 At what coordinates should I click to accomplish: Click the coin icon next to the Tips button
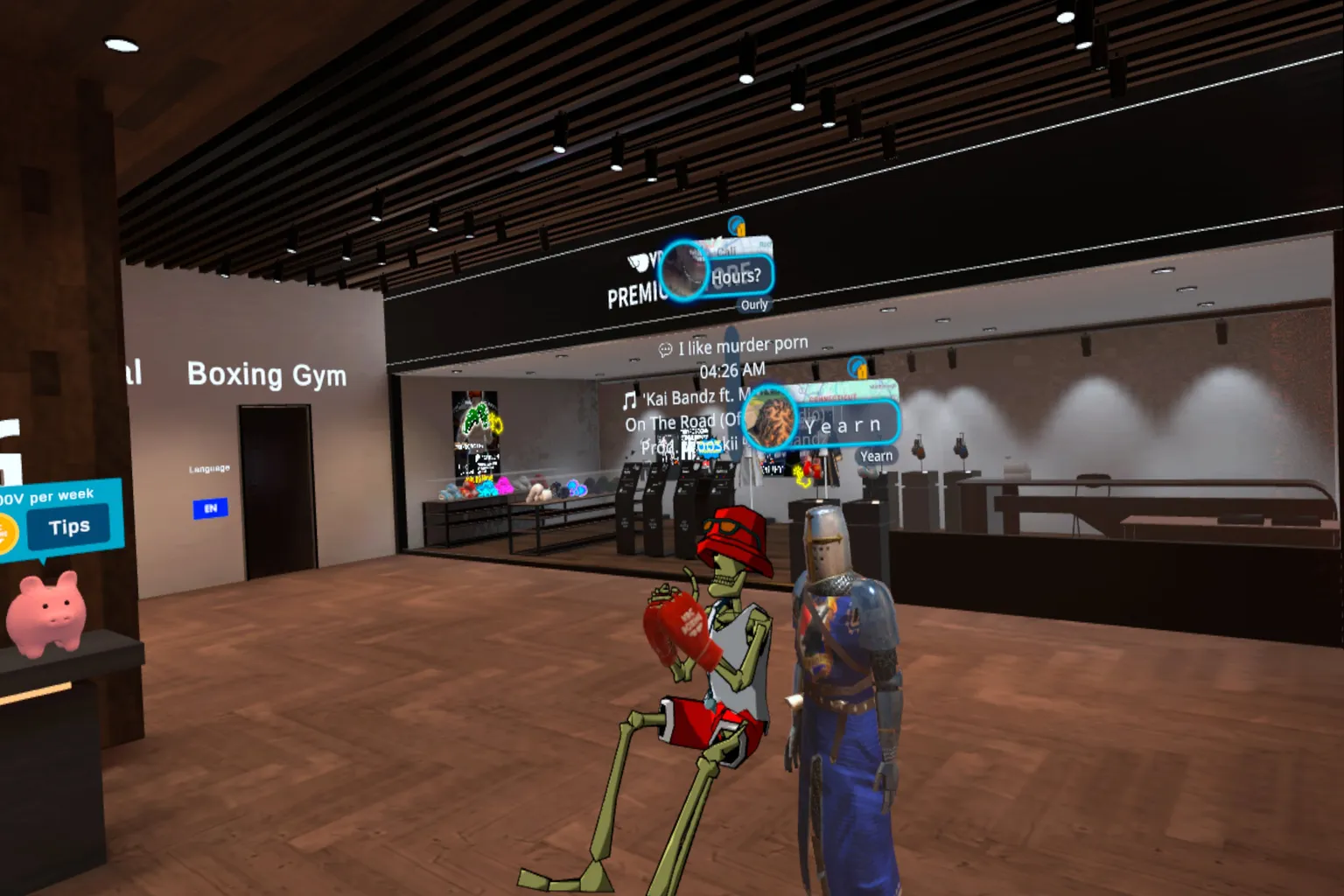pyautogui.click(x=7, y=531)
